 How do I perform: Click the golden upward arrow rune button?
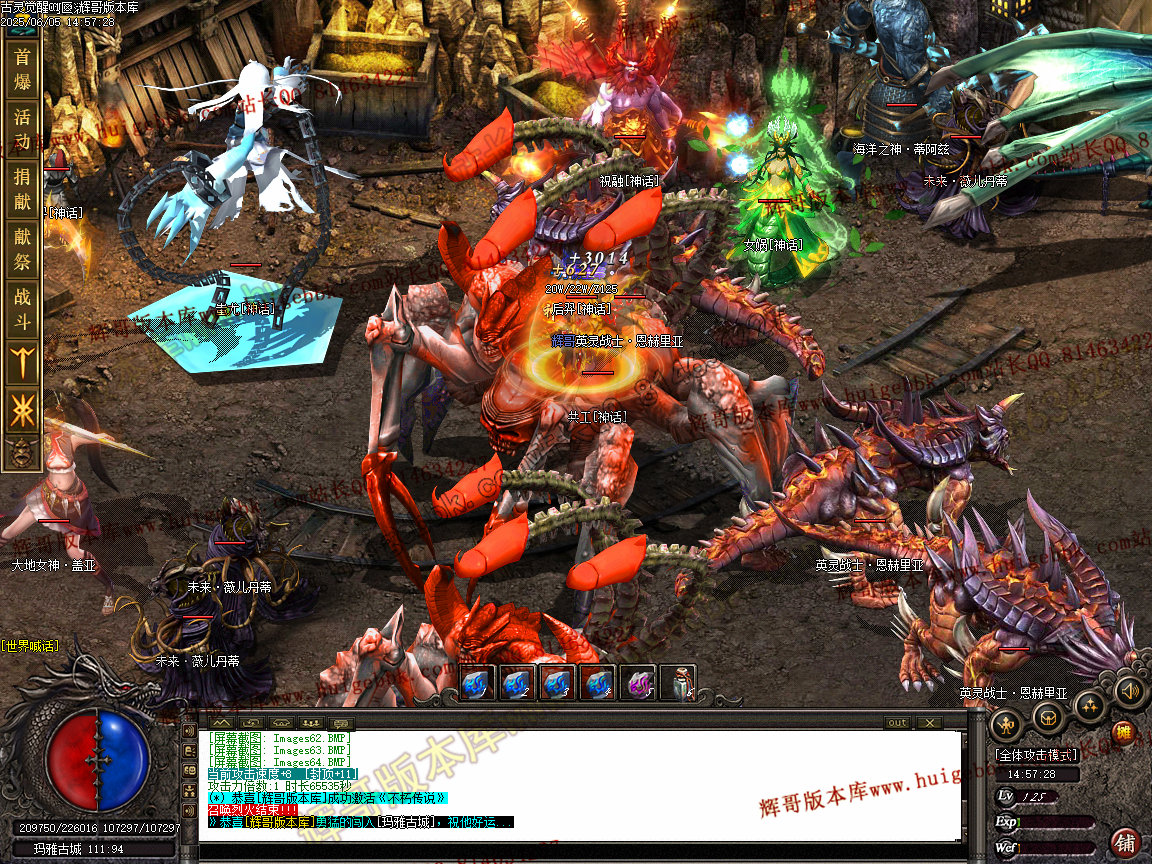click(x=22, y=362)
